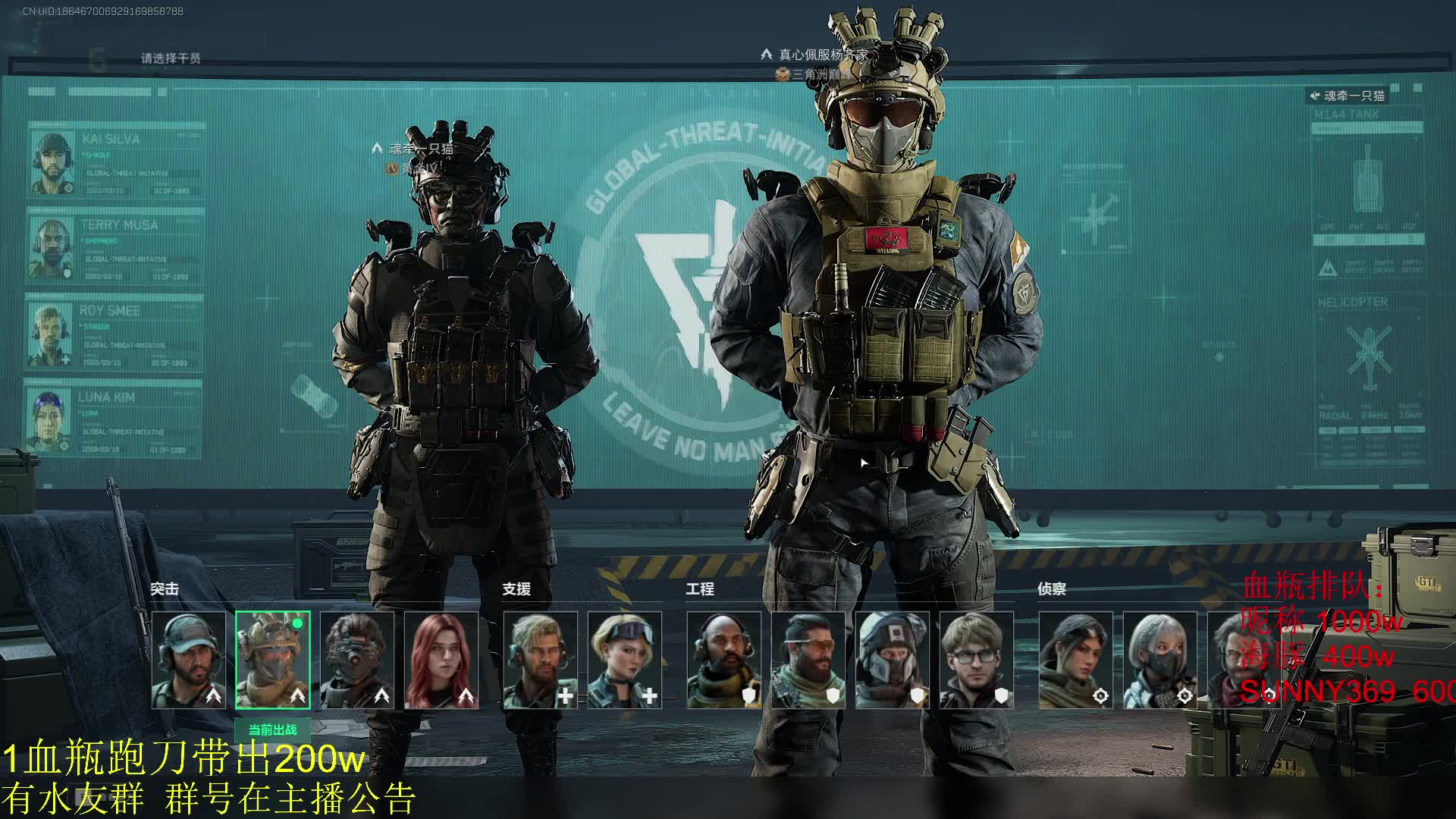Choose the currently deployed helmeted assault operator
The height and width of the screenshot is (819, 1456).
(273, 661)
